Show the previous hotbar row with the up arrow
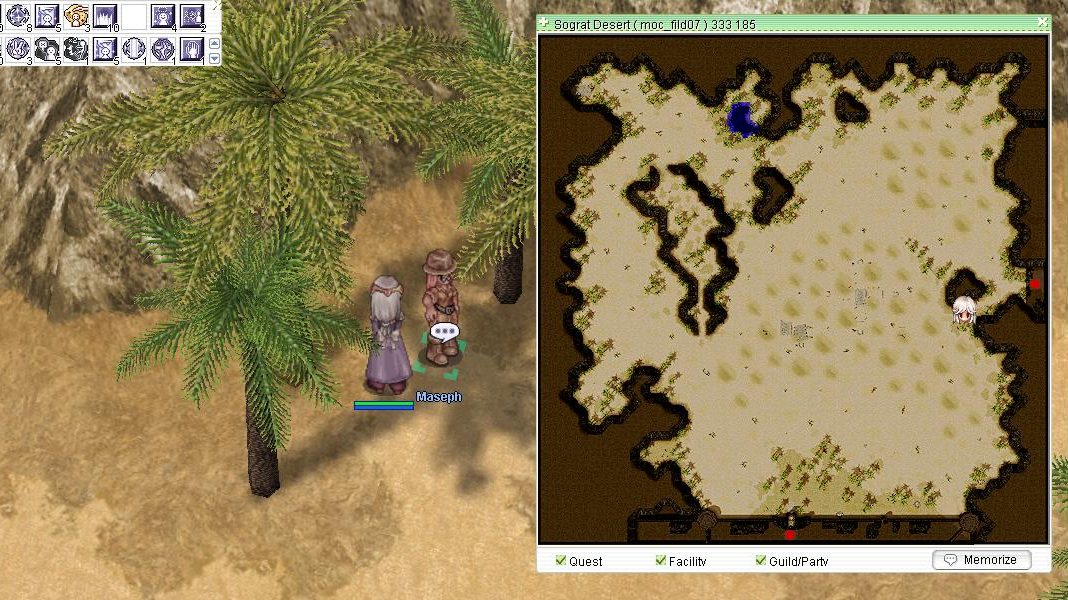 (213, 43)
